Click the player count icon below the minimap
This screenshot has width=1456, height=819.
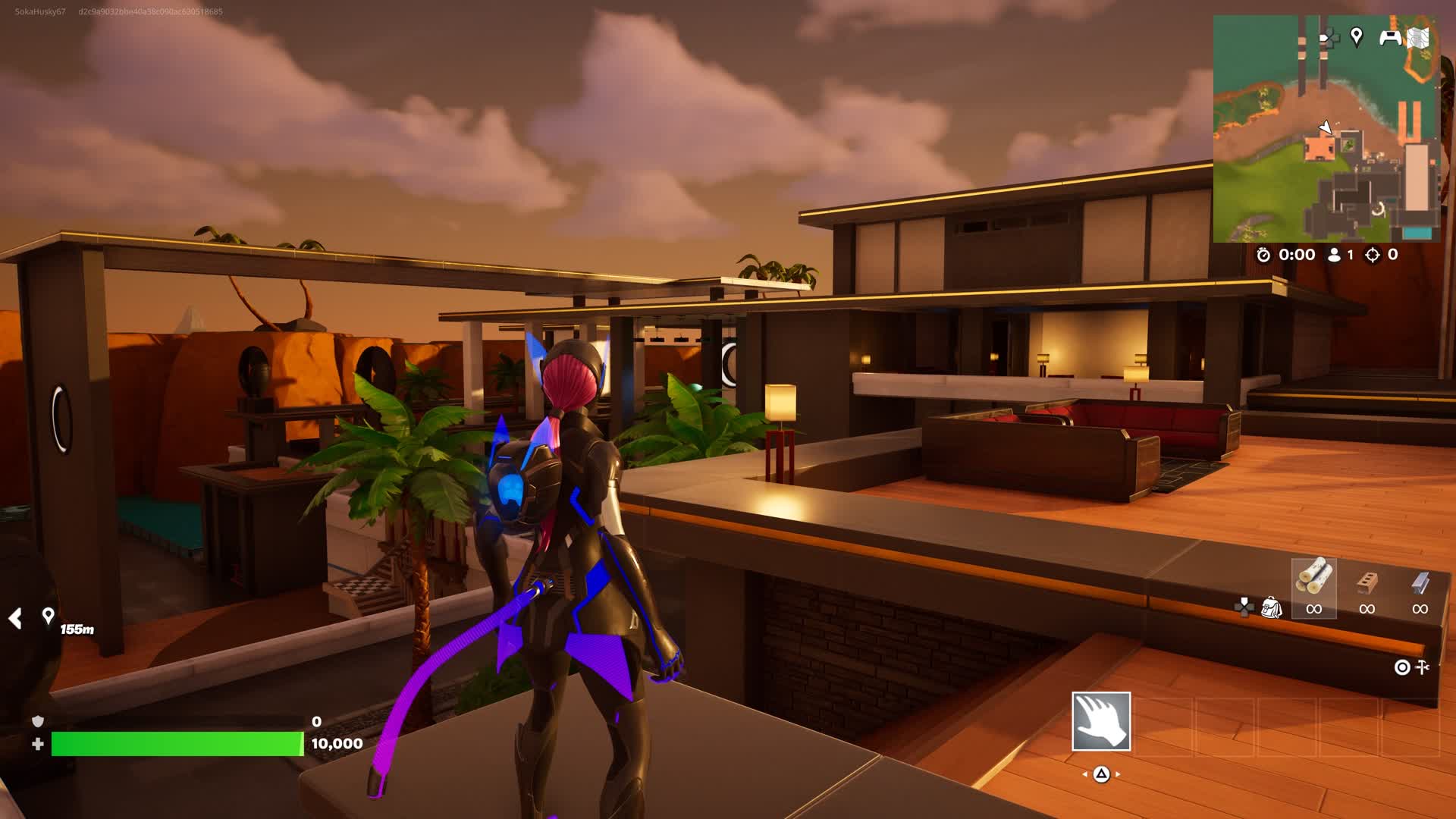[x=1334, y=256]
